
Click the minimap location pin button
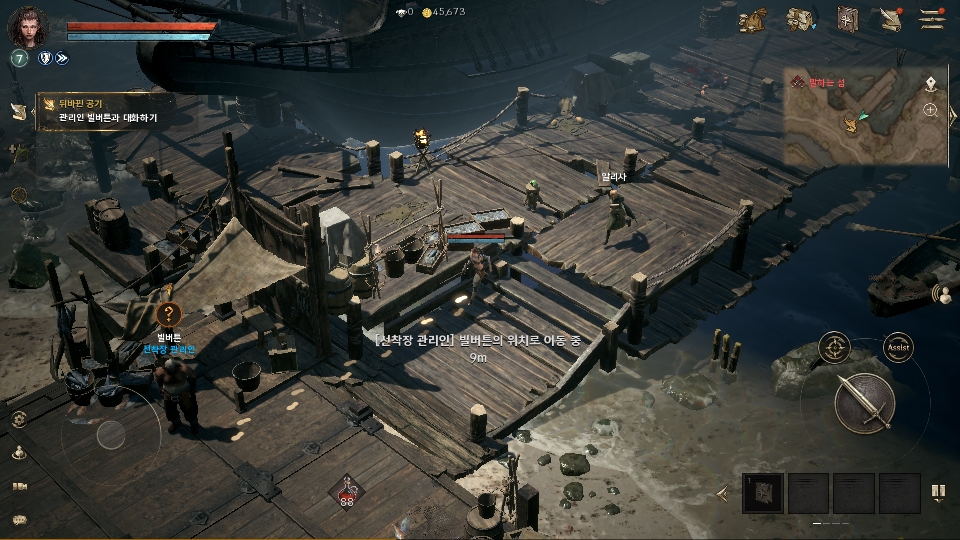[x=931, y=82]
